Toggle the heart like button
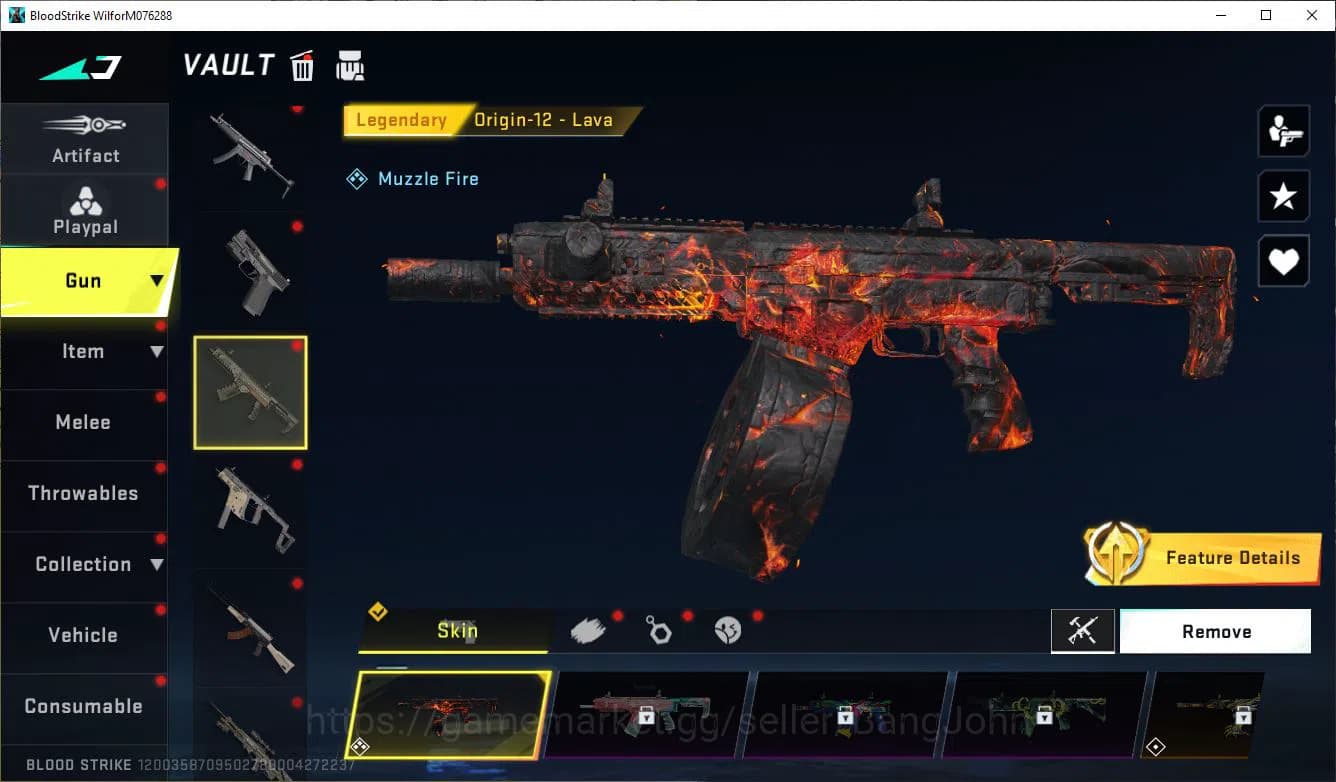This screenshot has width=1336, height=782. click(x=1283, y=261)
